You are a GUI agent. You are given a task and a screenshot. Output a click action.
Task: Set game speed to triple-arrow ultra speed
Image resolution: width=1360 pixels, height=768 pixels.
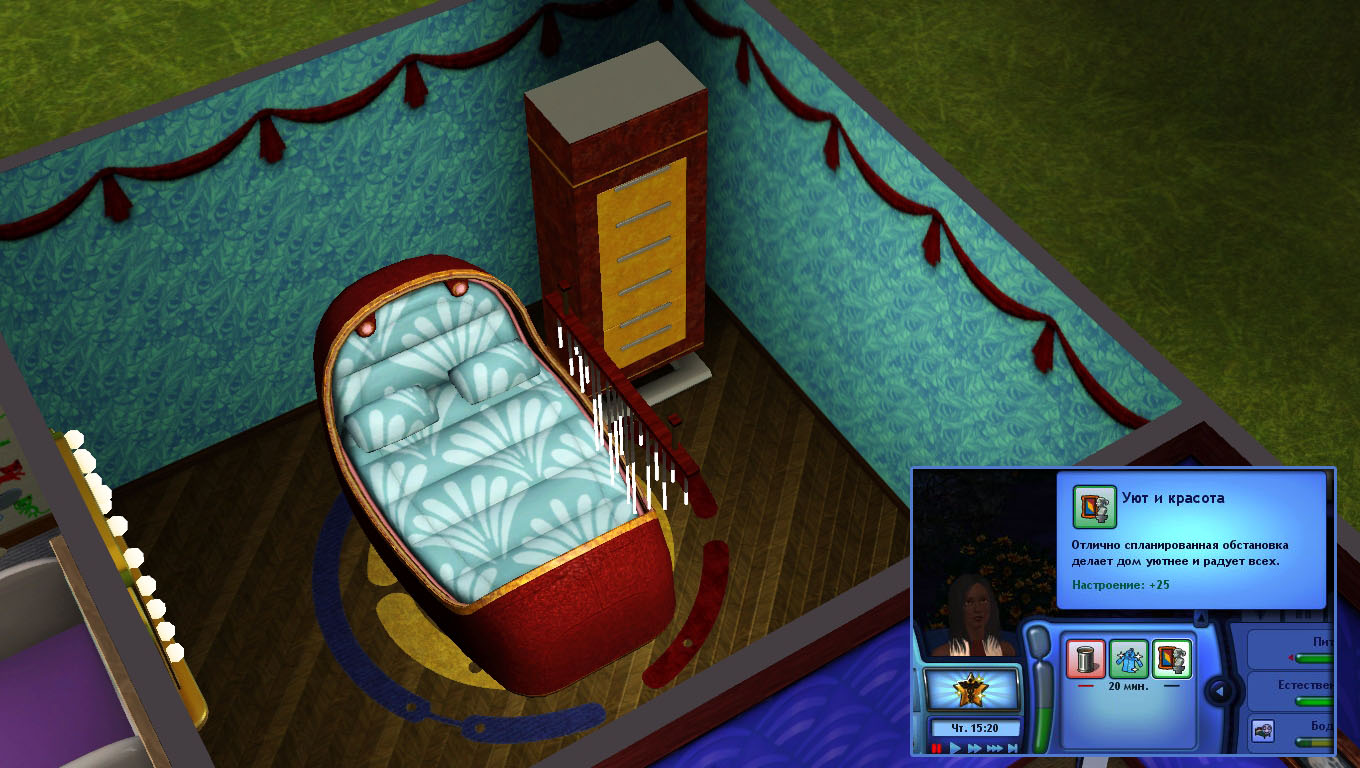(x=995, y=748)
